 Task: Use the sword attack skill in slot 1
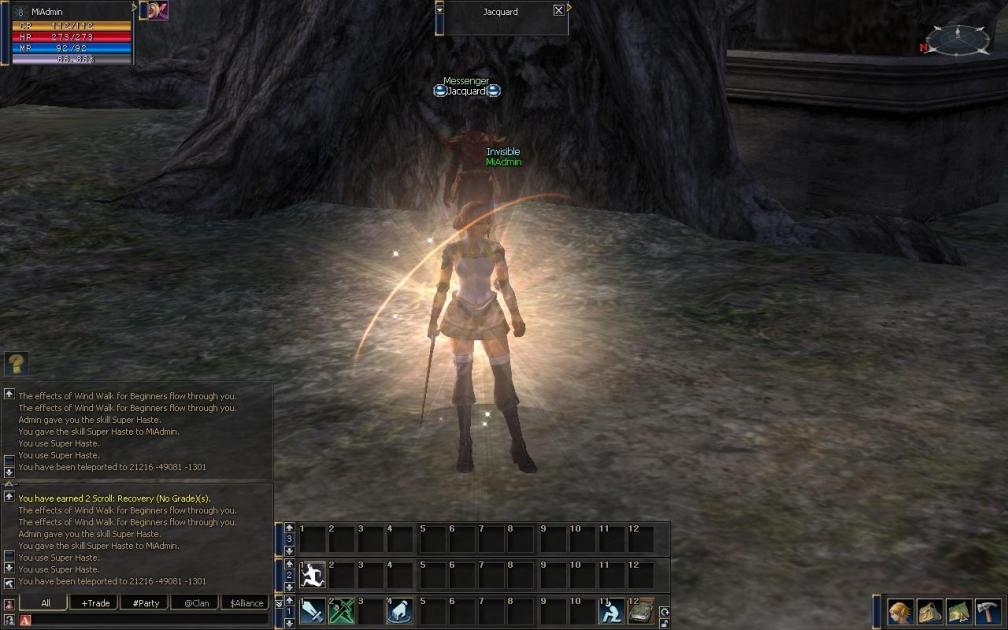click(313, 611)
